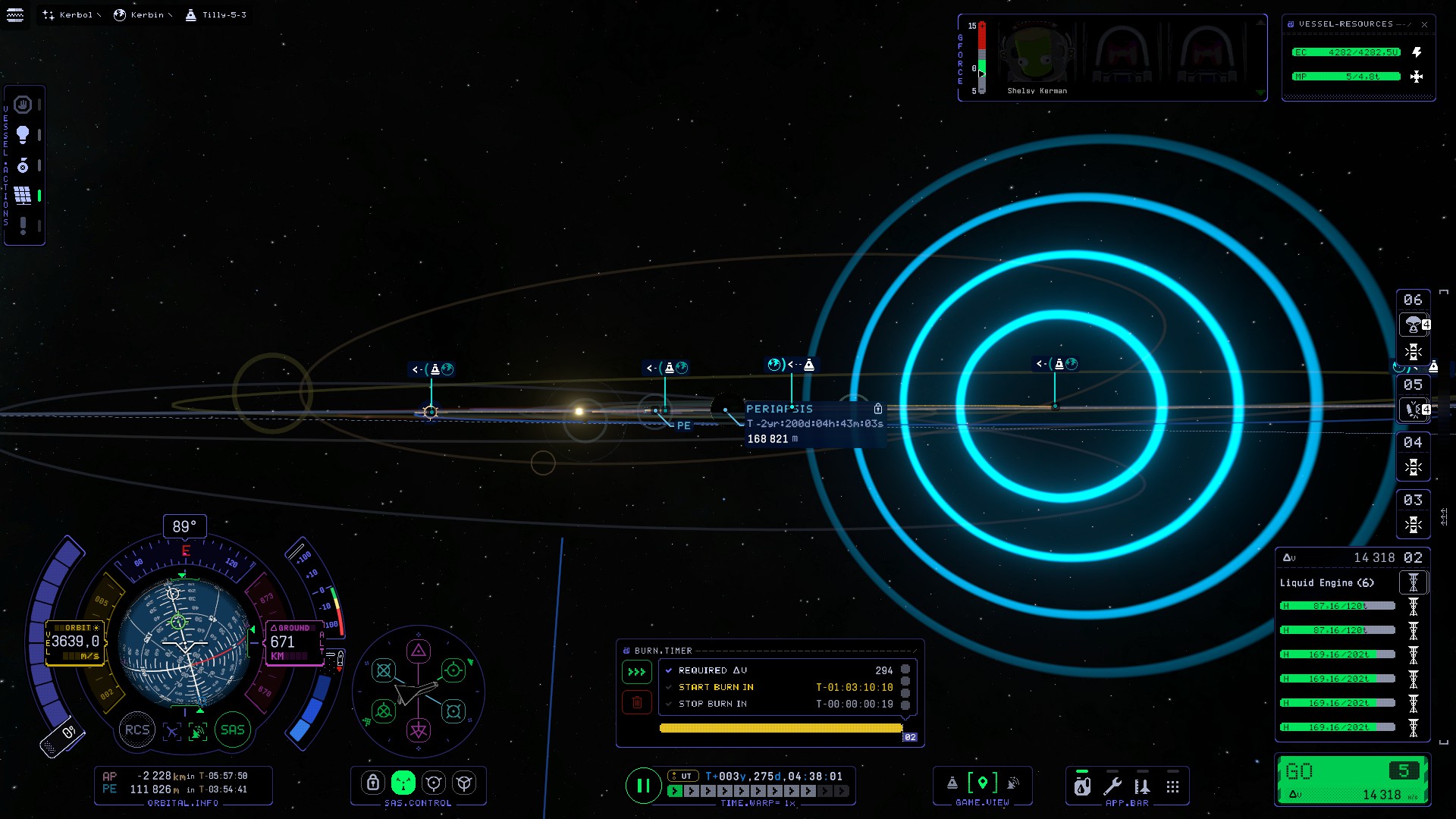The width and height of the screenshot is (1456, 819).
Task: Open the resource manager fuel can app
Action: point(1082,786)
